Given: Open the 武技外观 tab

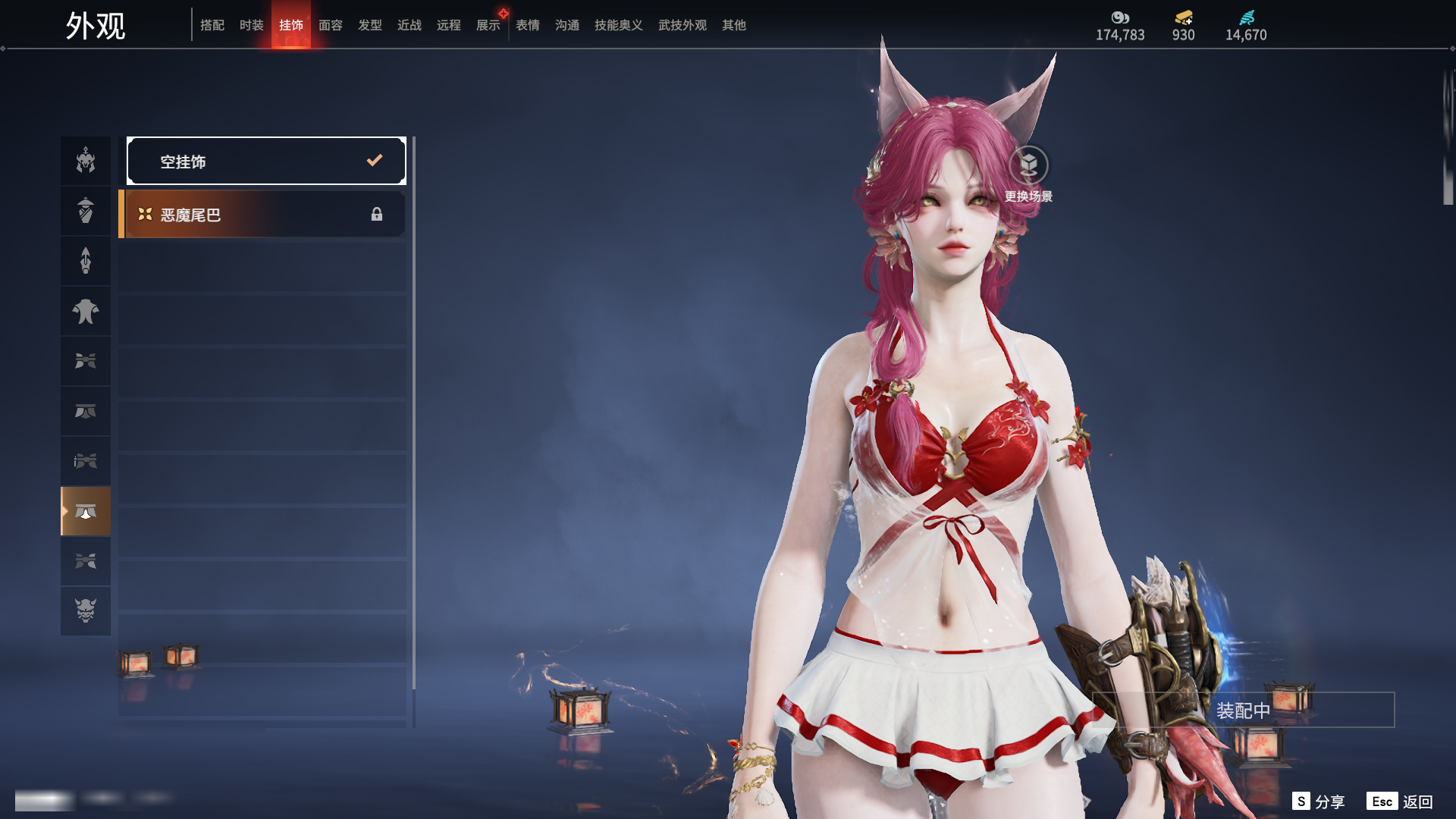Looking at the screenshot, I should click(x=682, y=25).
